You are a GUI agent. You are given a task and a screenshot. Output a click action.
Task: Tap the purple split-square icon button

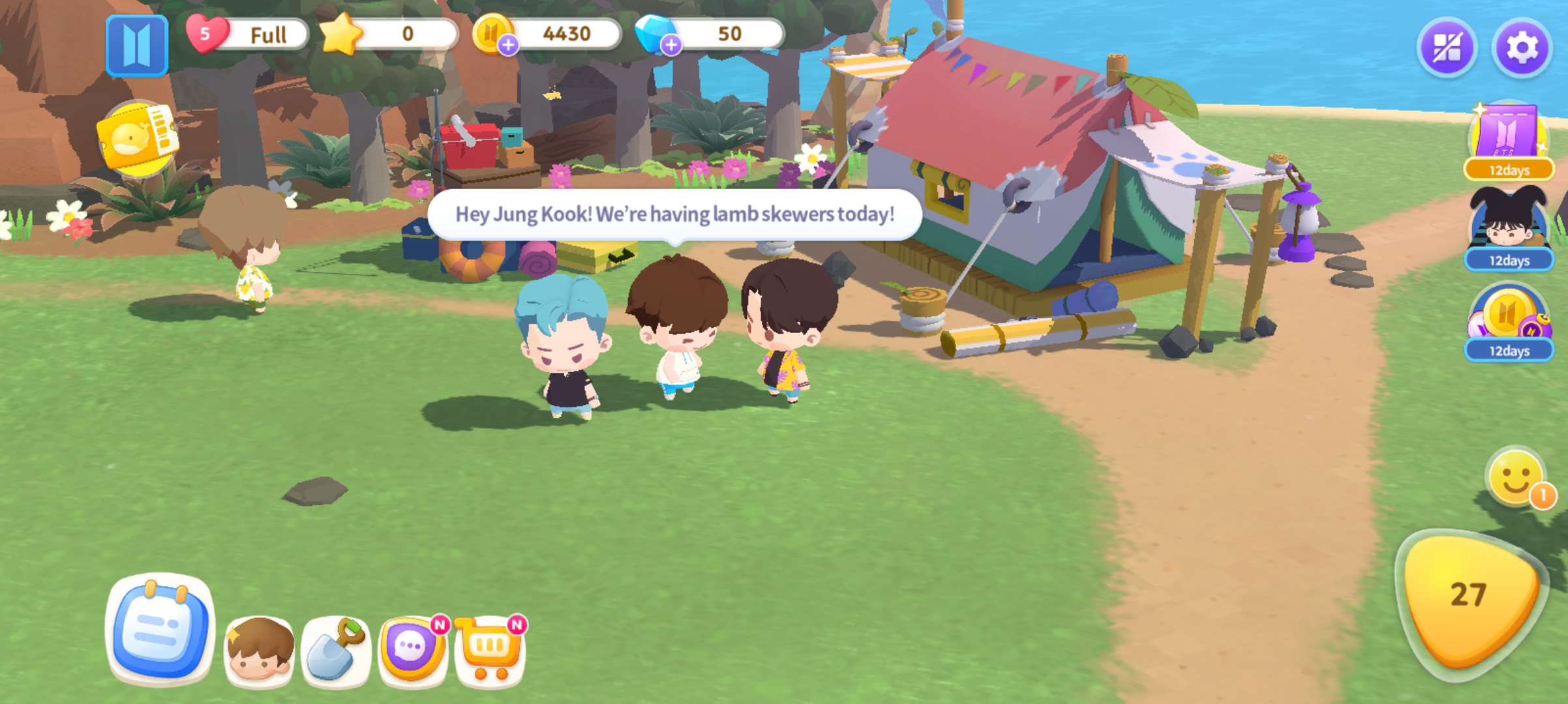[1447, 48]
